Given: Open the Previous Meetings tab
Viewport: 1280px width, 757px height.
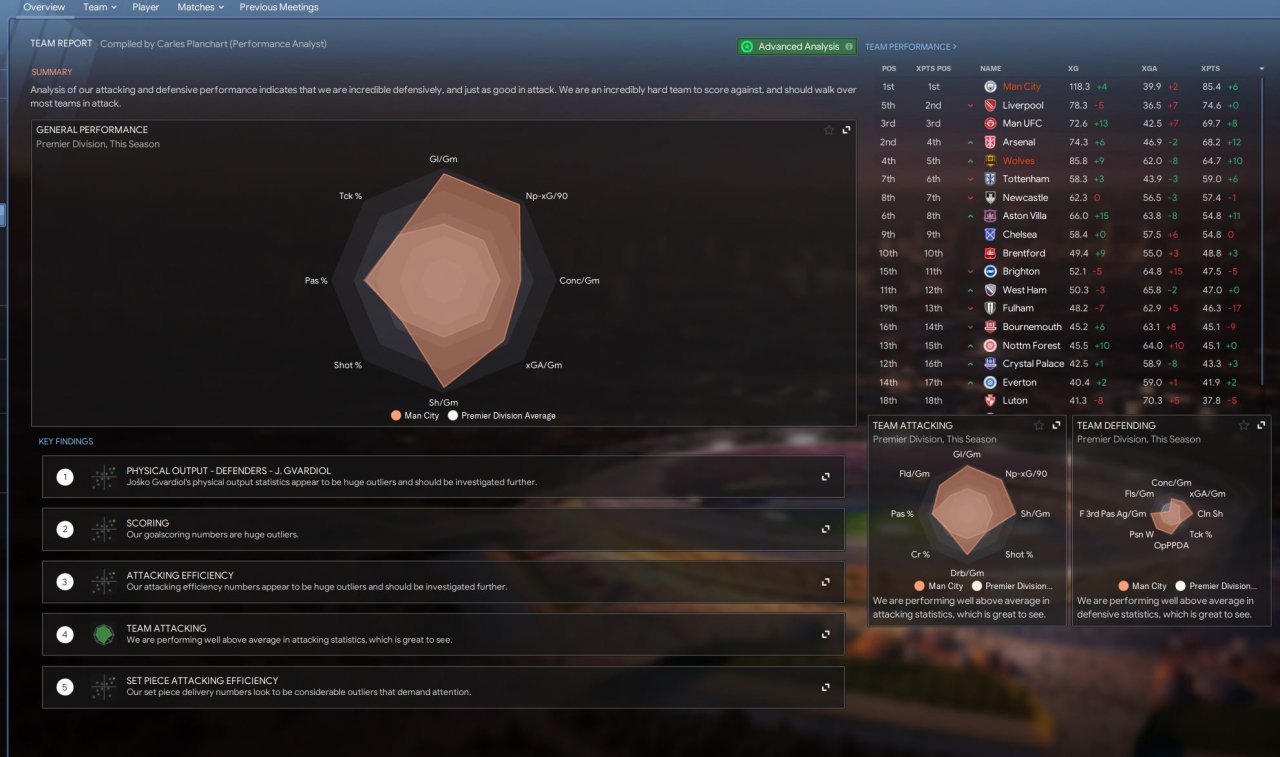Looking at the screenshot, I should [279, 7].
